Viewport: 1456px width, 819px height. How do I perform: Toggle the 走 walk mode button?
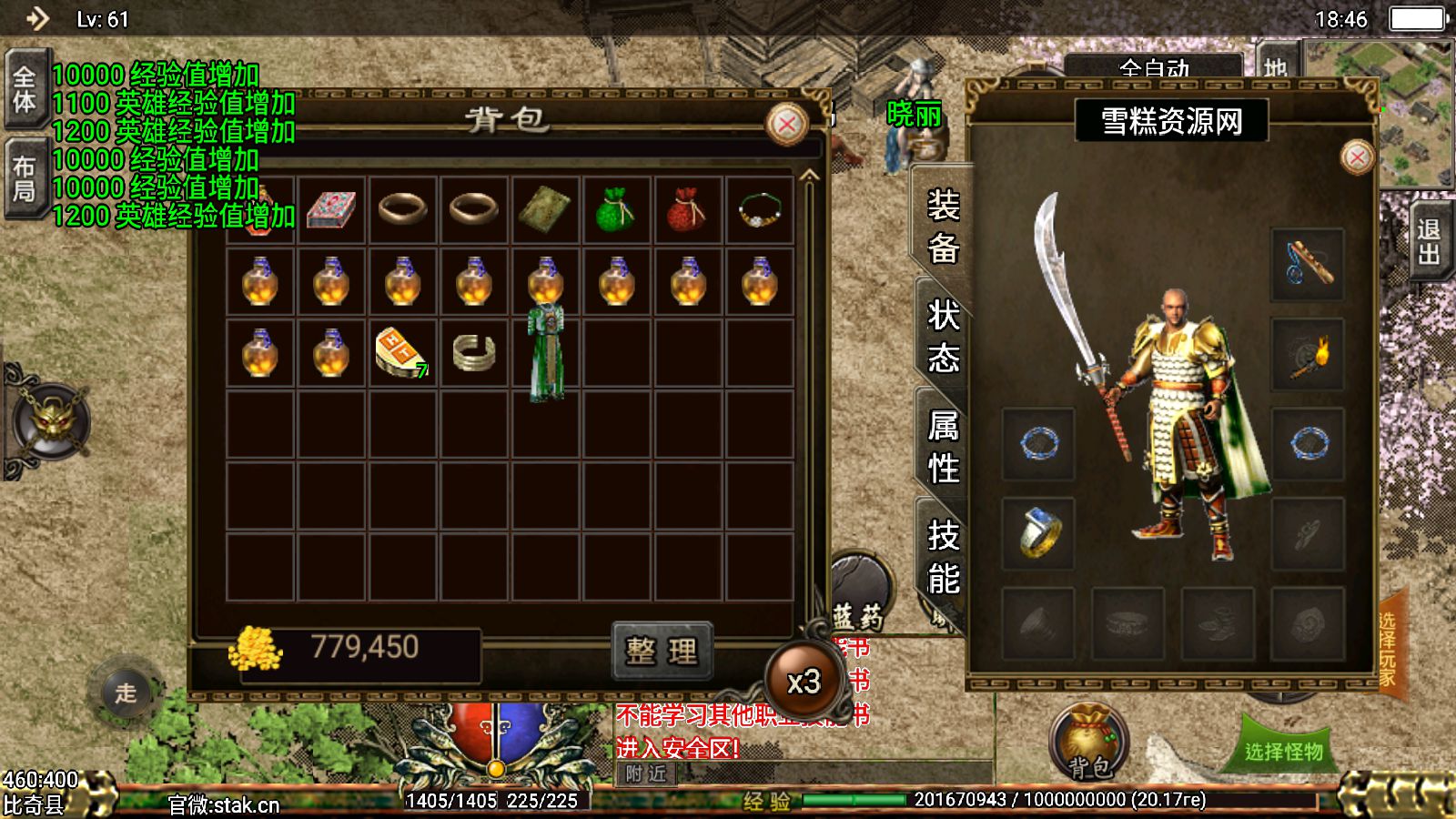(x=126, y=693)
